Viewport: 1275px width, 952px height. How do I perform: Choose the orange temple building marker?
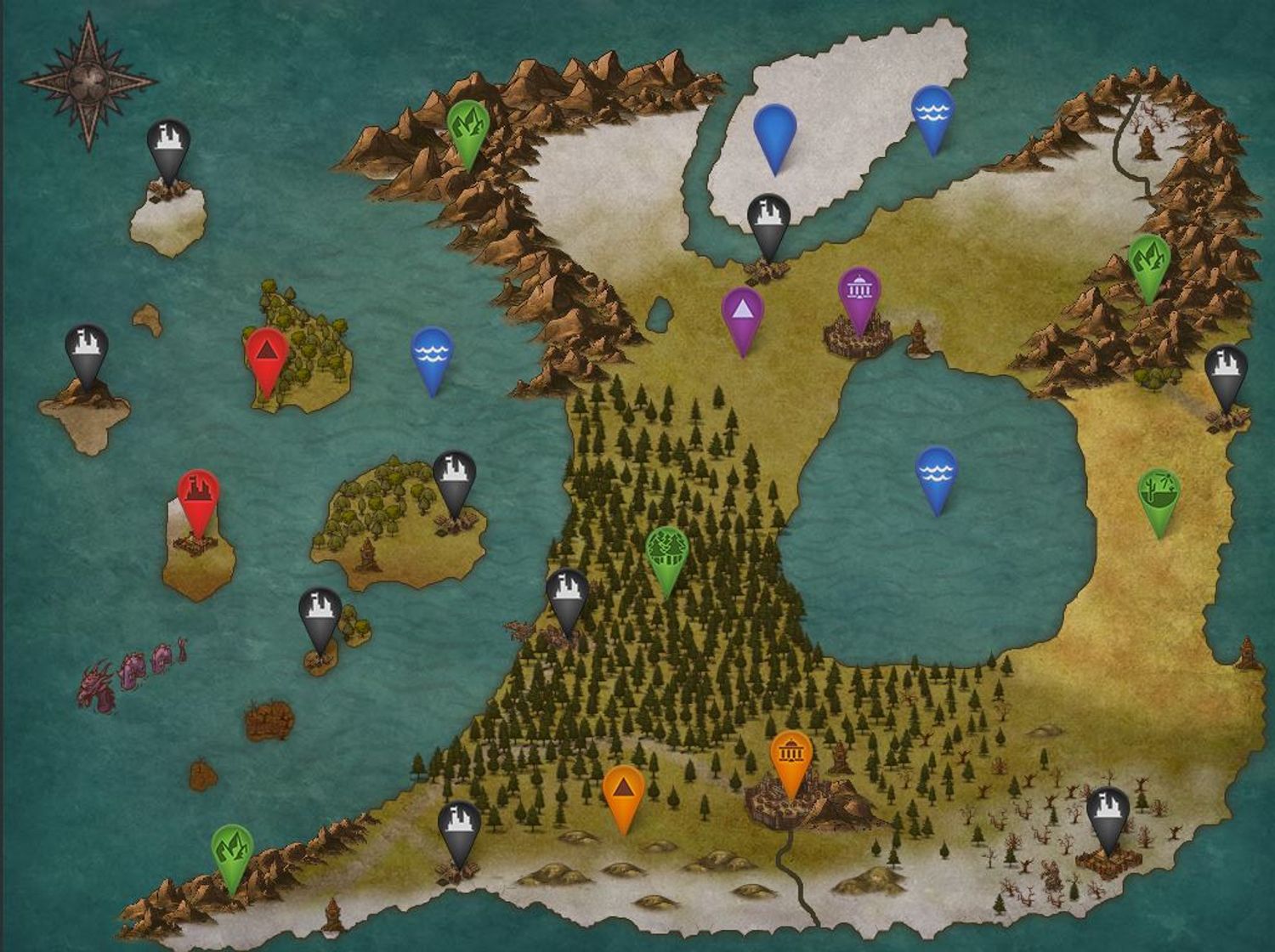[791, 756]
